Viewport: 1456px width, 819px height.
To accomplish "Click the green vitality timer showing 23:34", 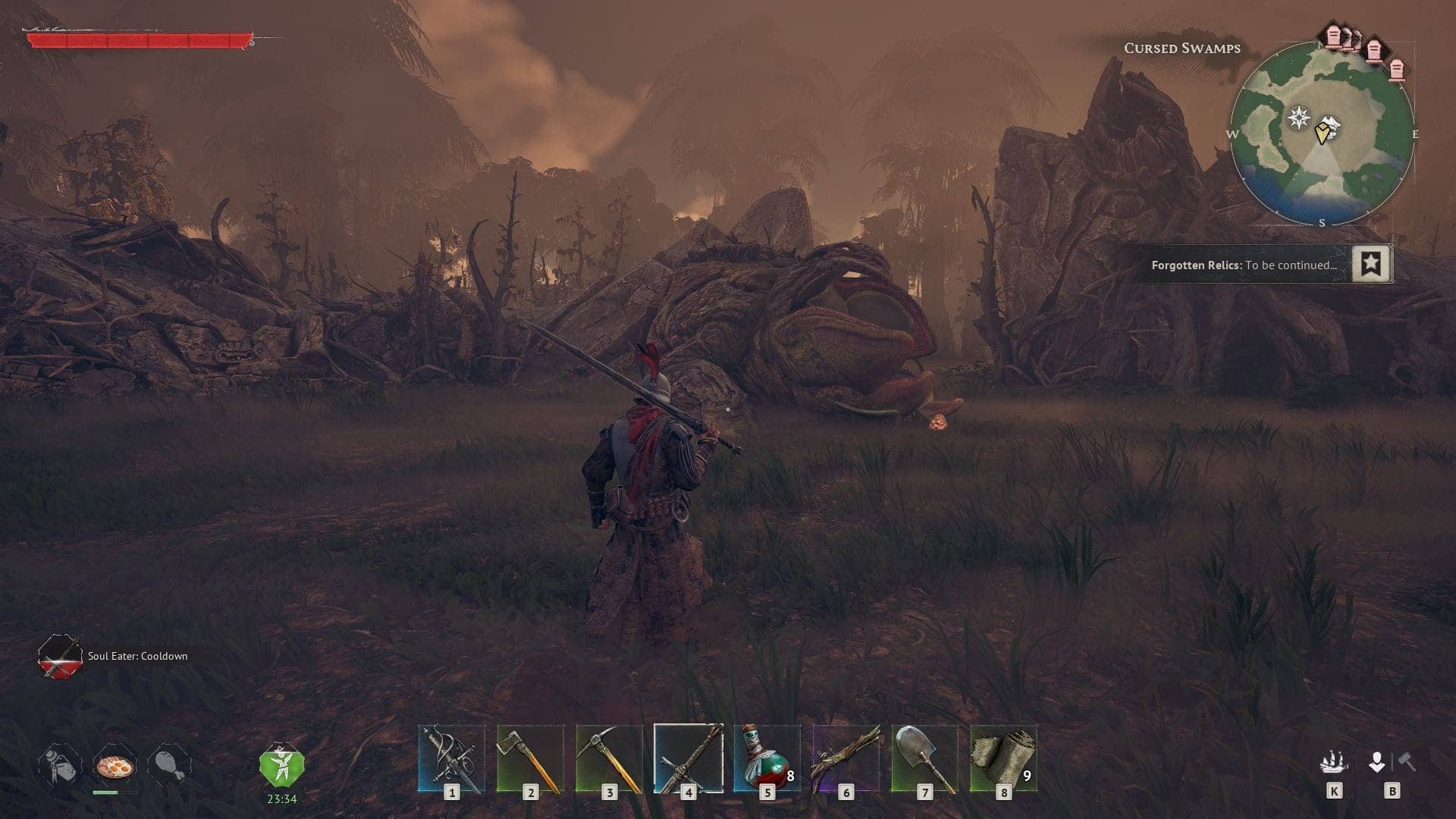I will coord(281,767).
